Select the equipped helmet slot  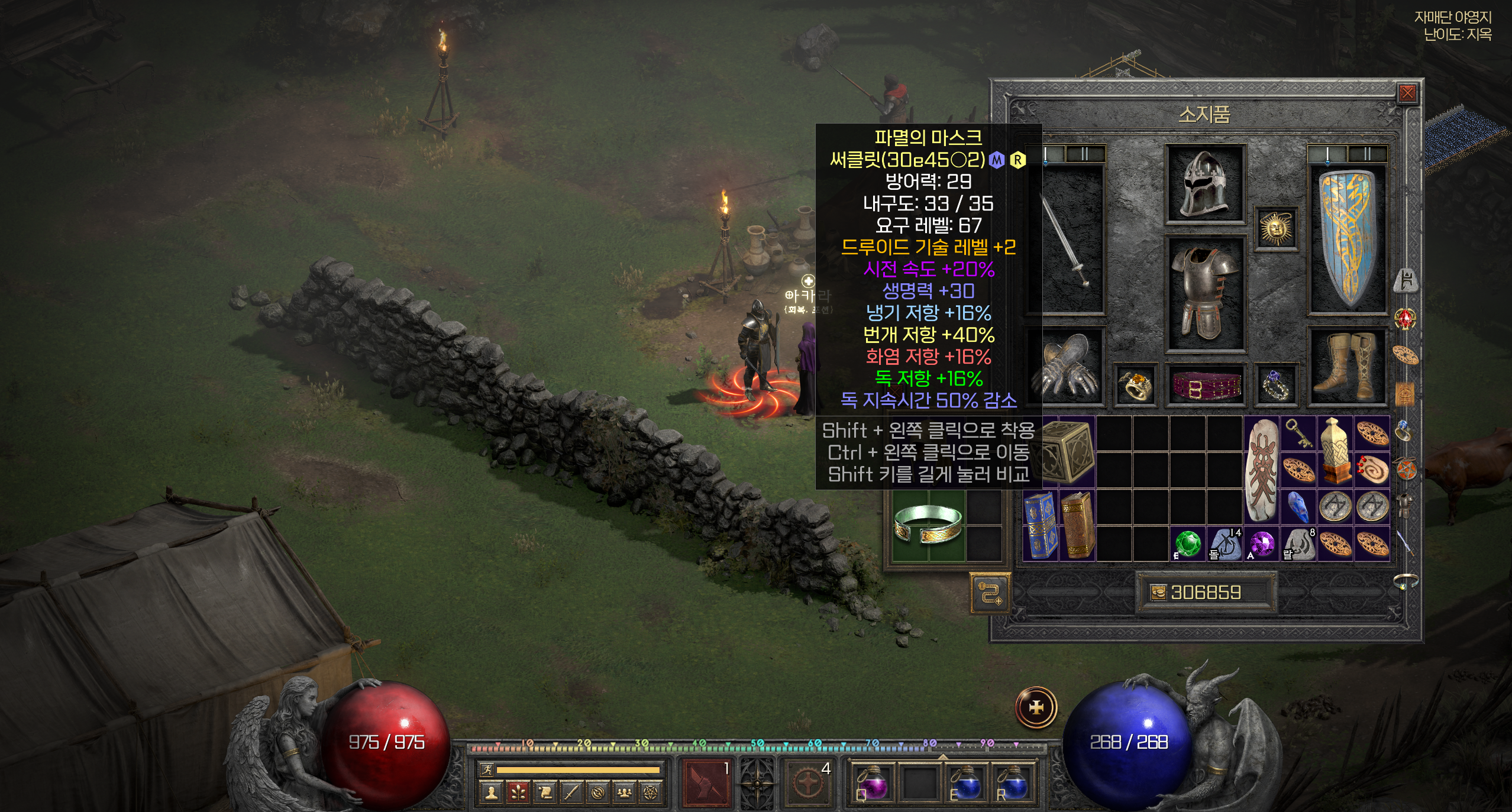point(1205,184)
